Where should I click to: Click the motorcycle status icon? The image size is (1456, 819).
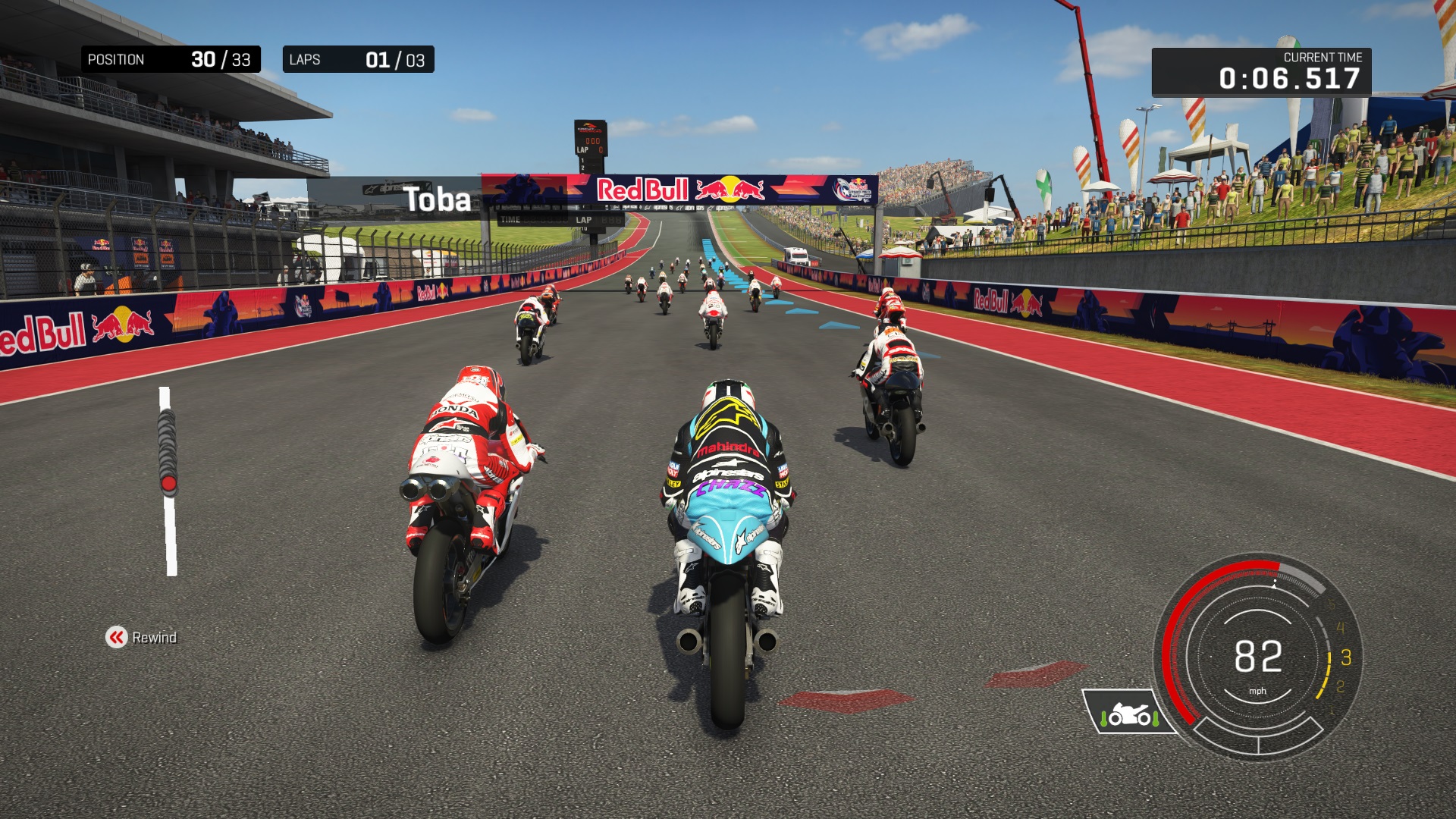pyautogui.click(x=1128, y=713)
